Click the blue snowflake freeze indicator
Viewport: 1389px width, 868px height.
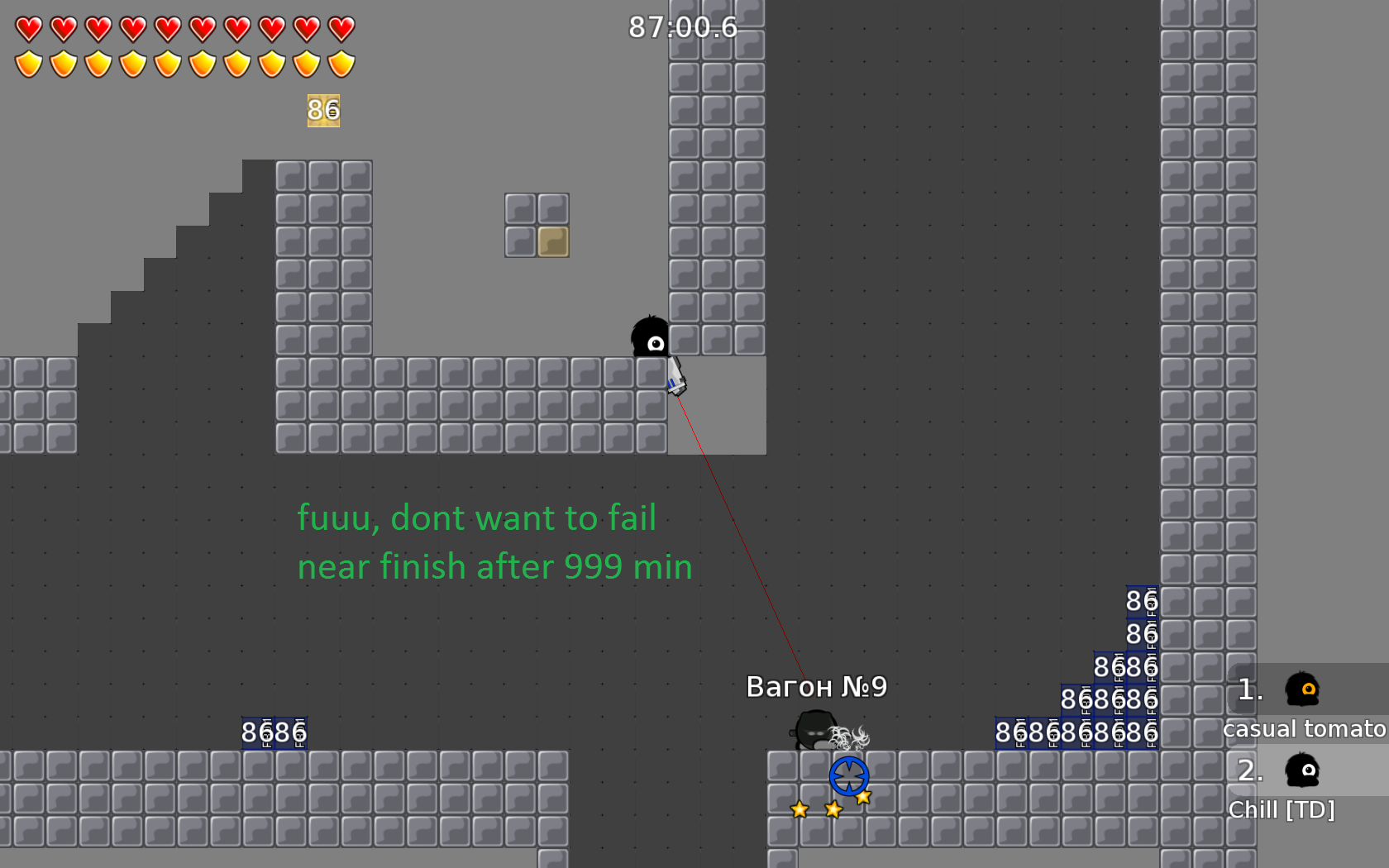848,775
